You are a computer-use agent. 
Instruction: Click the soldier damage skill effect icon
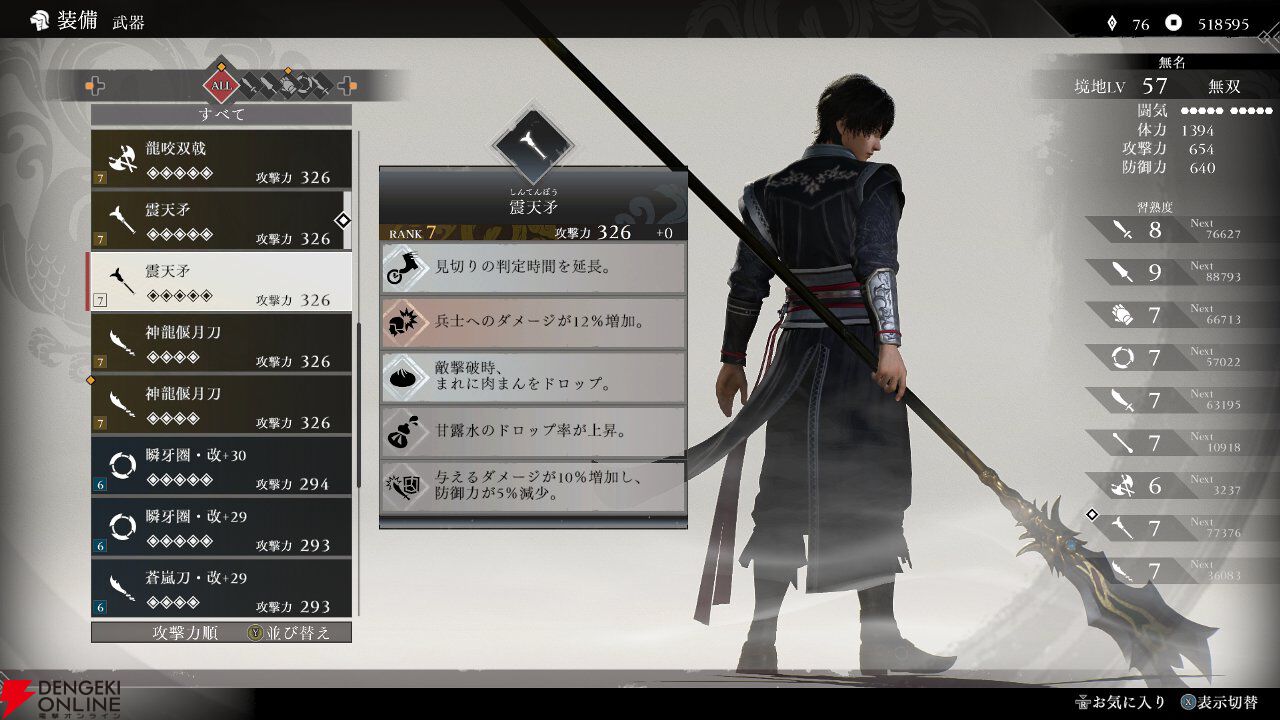(x=405, y=323)
